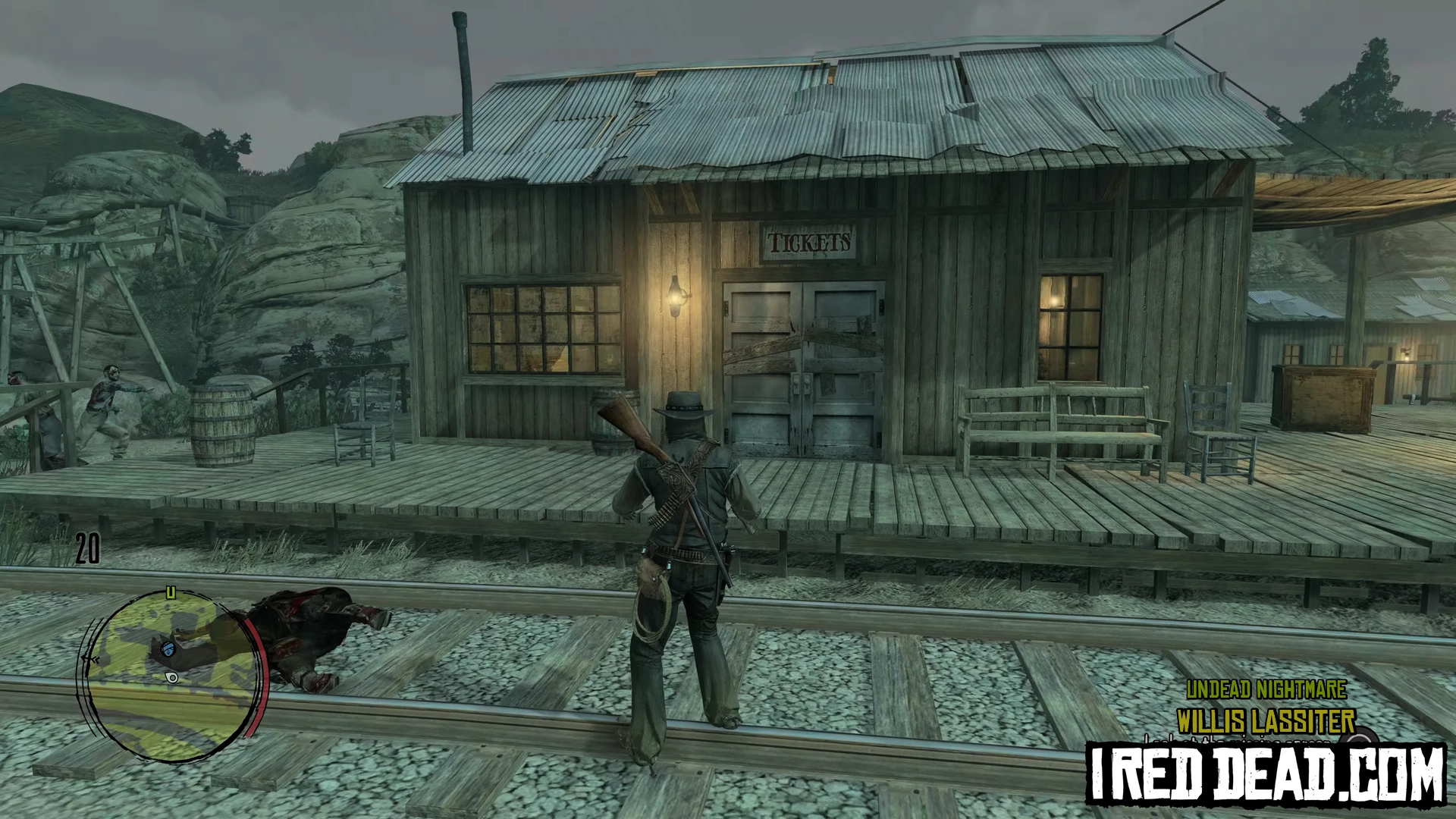Click the IREDDEAD.COM watermark logo

pyautogui.click(x=1266, y=773)
